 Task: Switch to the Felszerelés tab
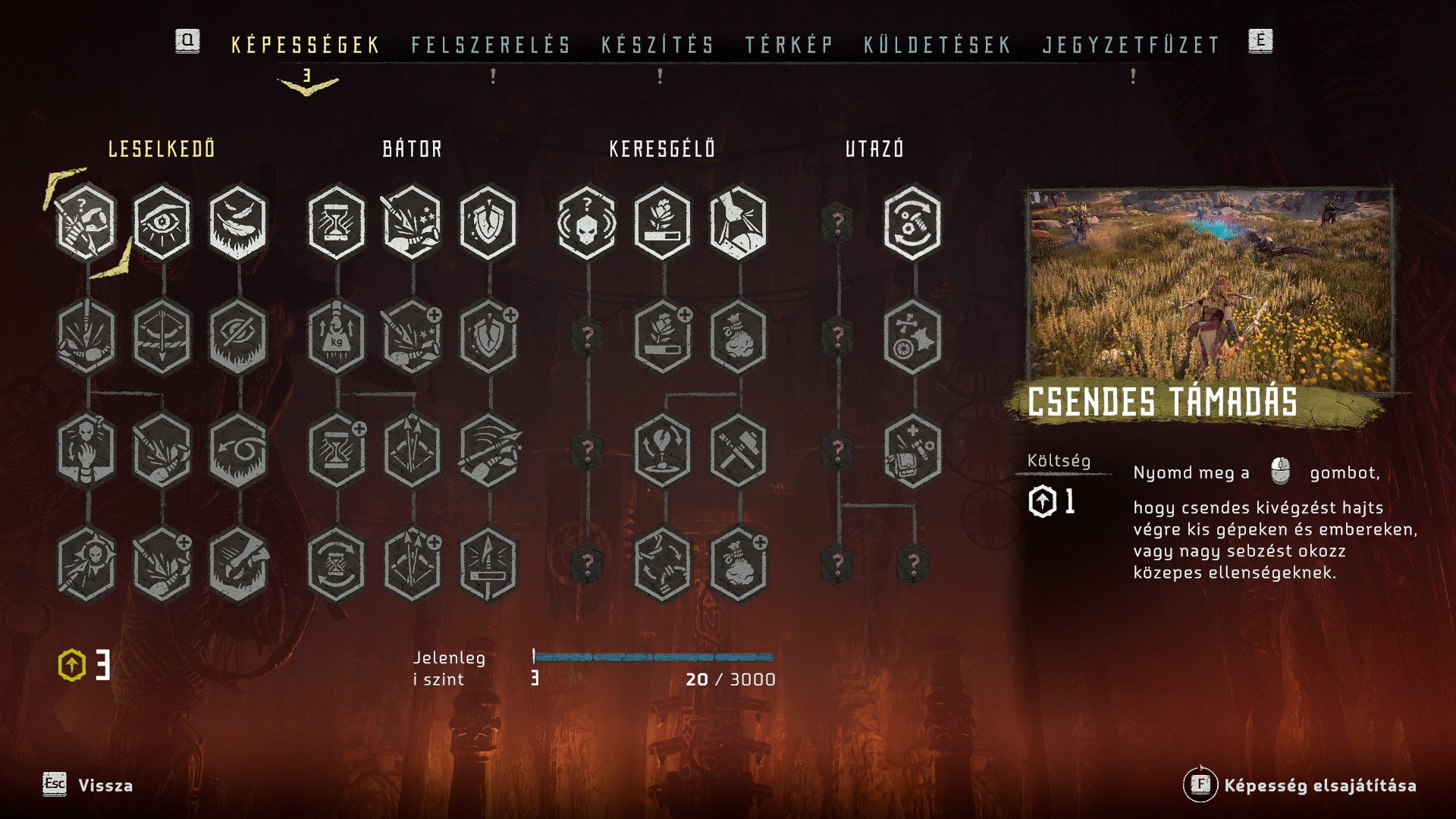point(491,45)
